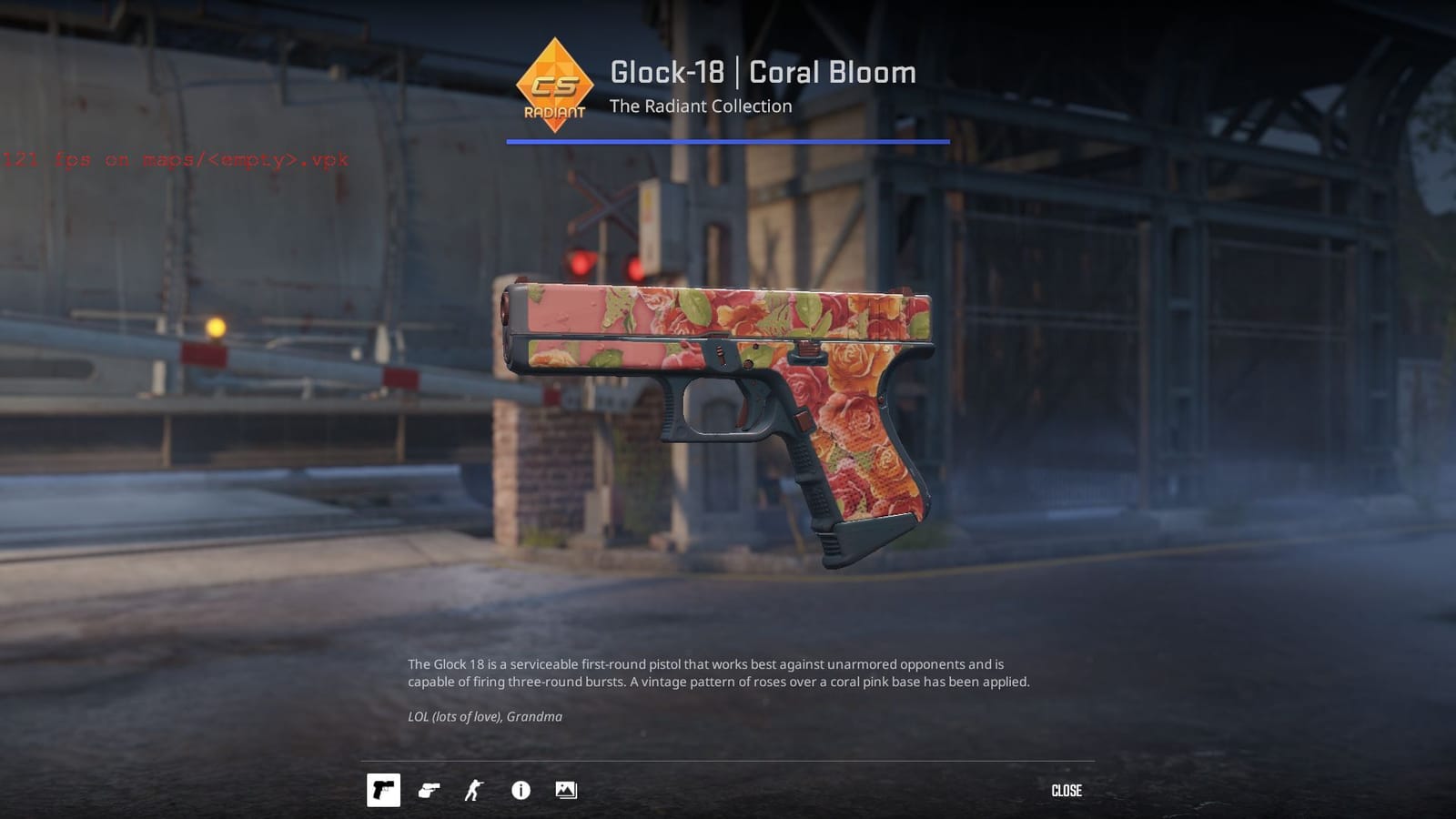Click the CLOSE button
The width and height of the screenshot is (1456, 819).
tap(1067, 791)
